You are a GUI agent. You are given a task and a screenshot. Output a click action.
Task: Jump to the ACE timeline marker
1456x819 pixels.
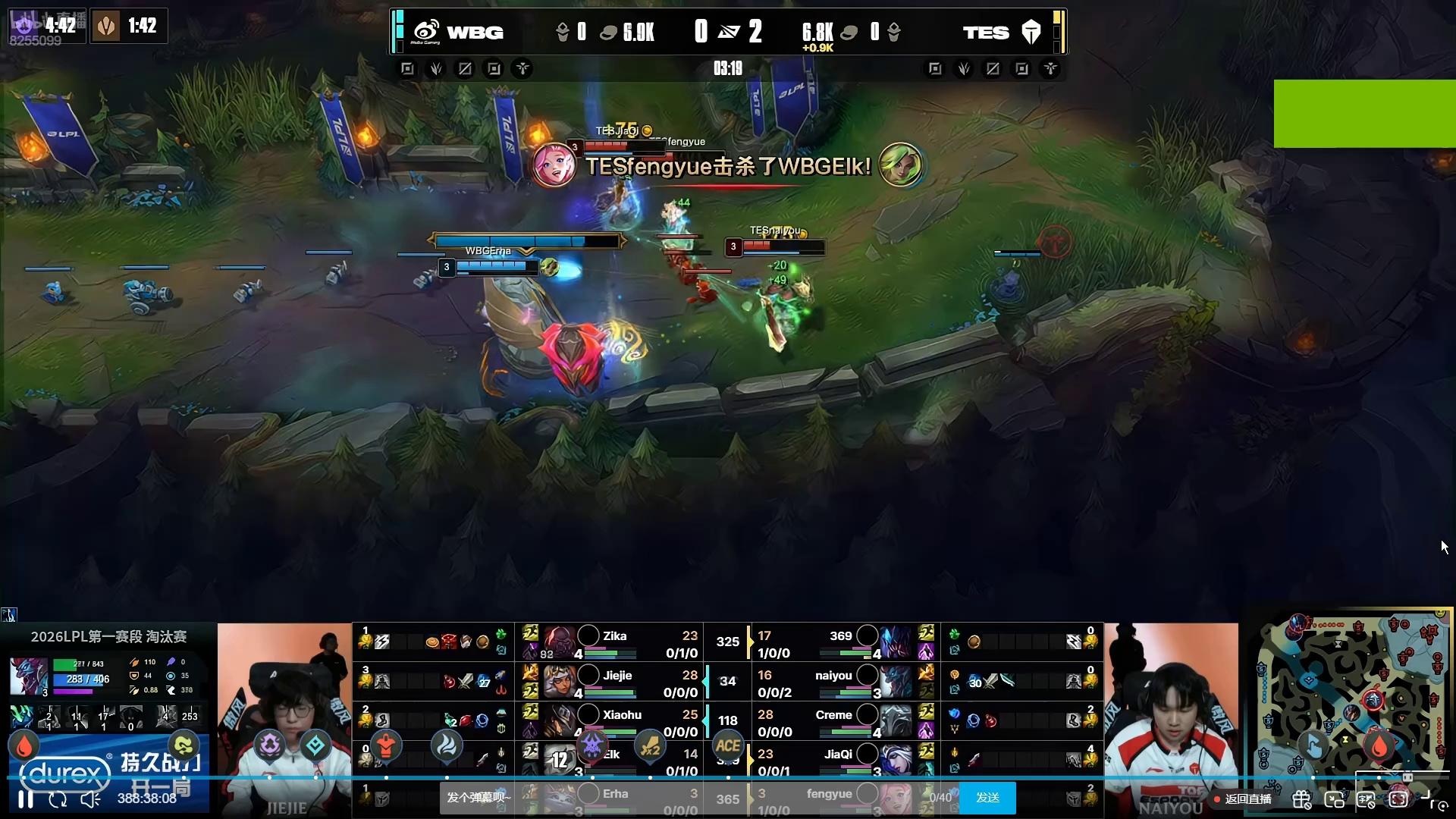(x=728, y=746)
